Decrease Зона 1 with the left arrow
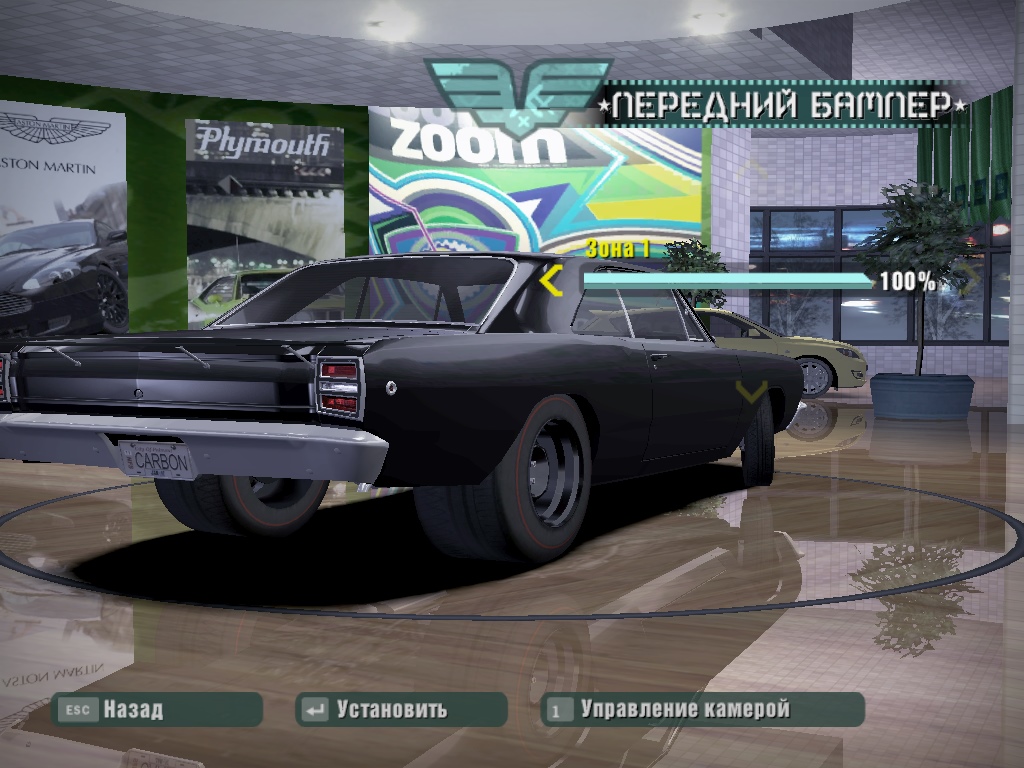Screen dimensions: 1024x768 550,282
